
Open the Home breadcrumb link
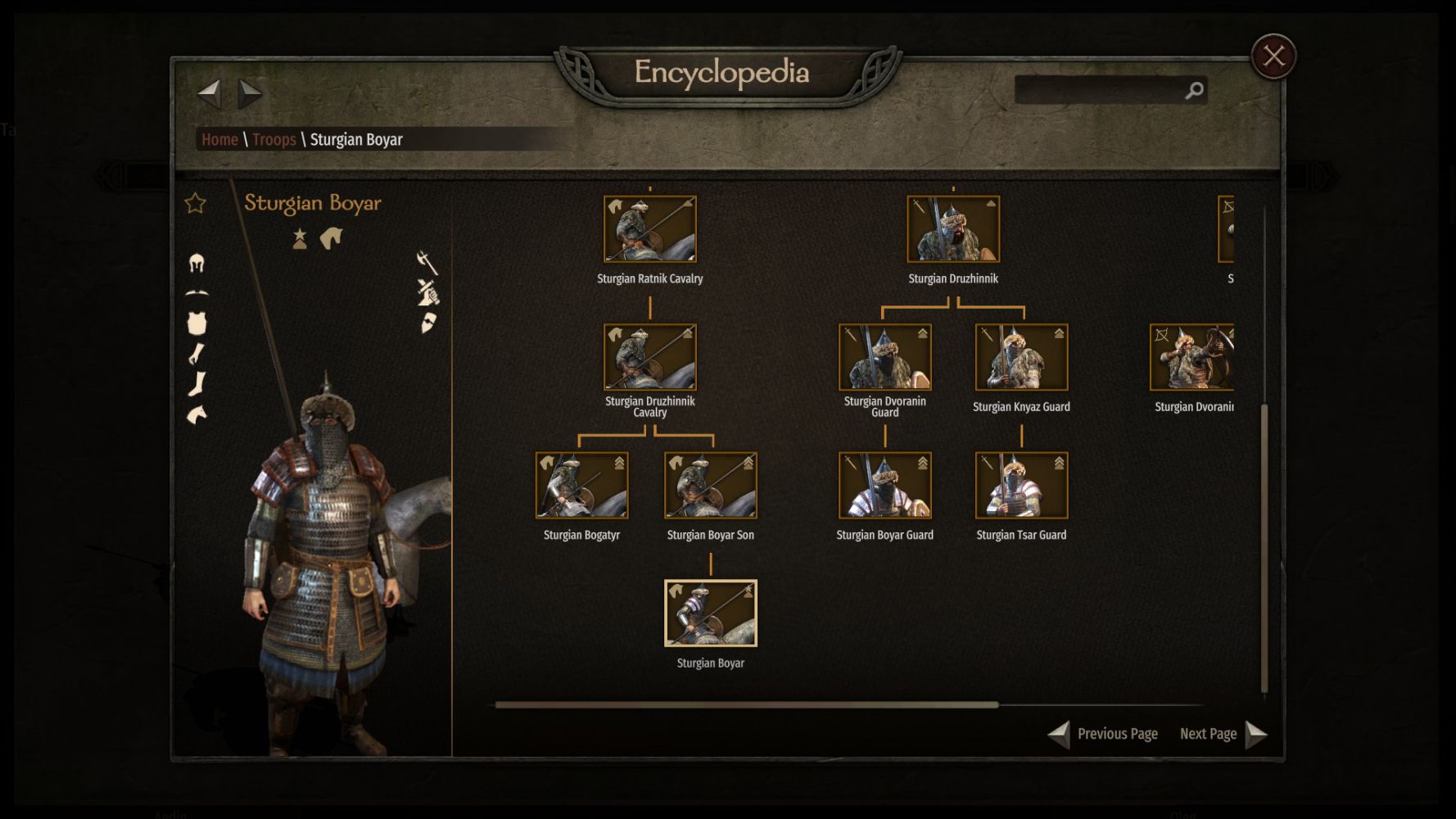[219, 139]
